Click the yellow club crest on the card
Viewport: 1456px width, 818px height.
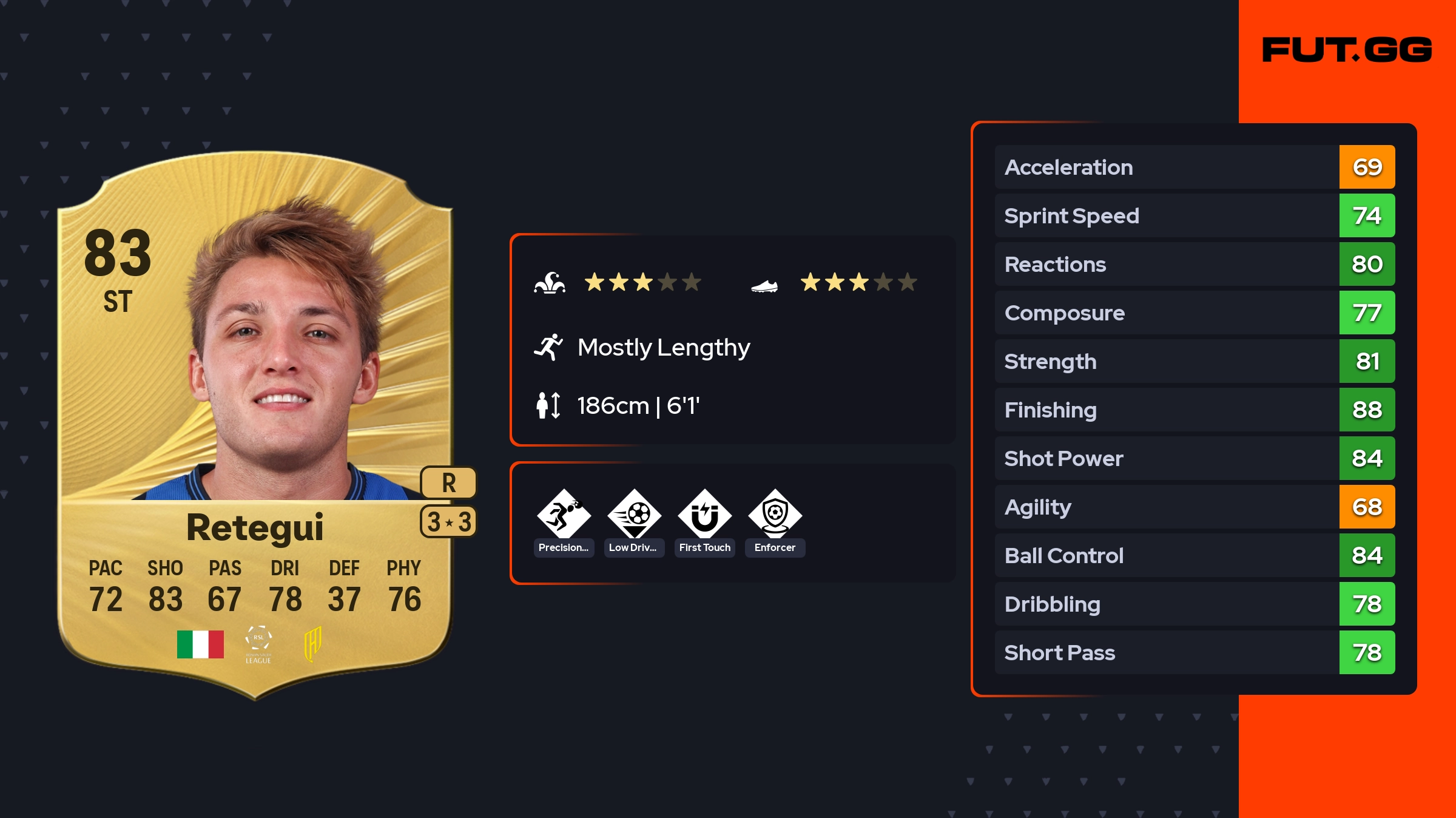(x=312, y=644)
